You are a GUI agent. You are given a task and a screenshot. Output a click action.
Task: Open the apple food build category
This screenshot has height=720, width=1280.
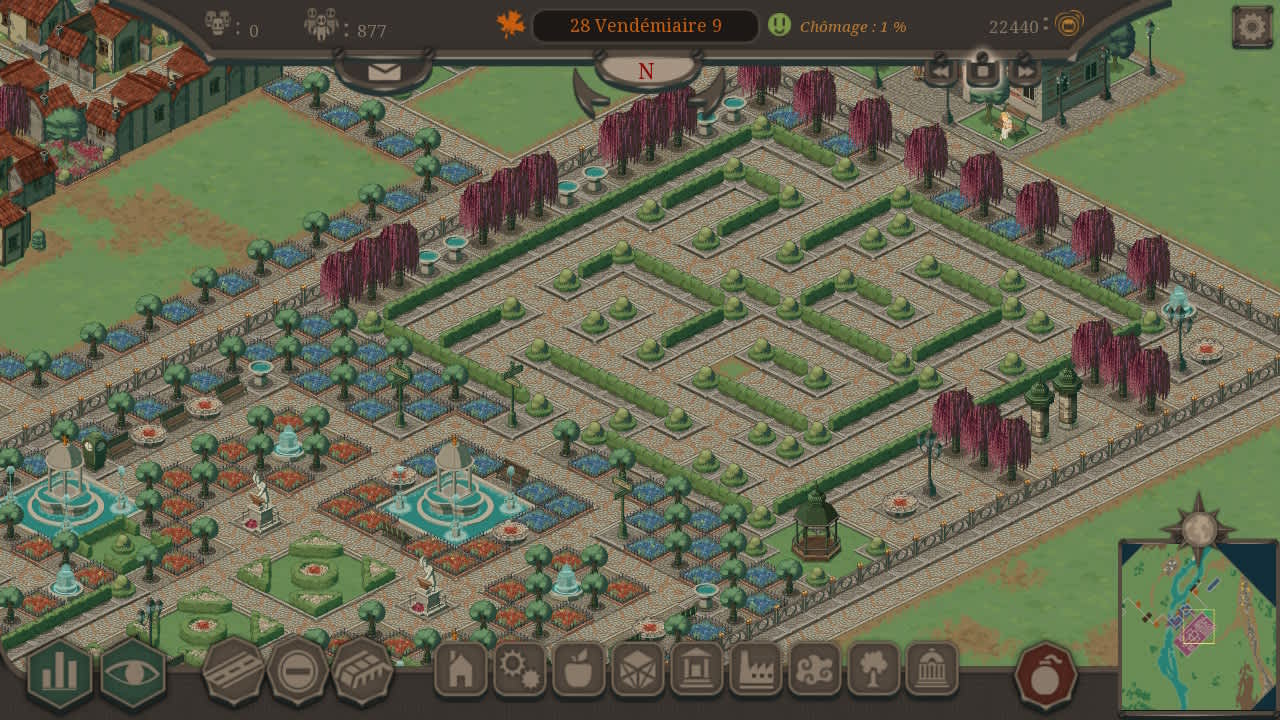point(579,669)
